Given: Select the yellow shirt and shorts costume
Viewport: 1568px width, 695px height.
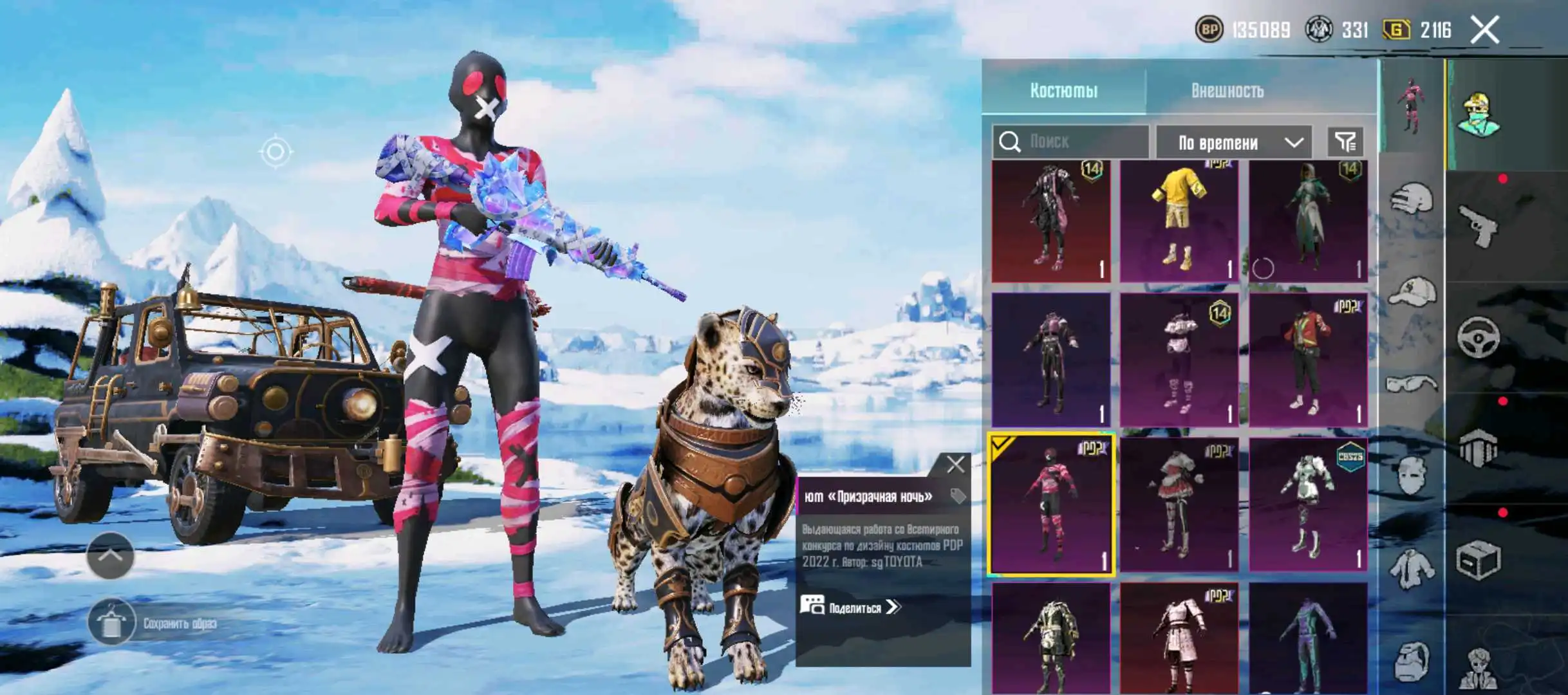Looking at the screenshot, I should coord(1179,221).
